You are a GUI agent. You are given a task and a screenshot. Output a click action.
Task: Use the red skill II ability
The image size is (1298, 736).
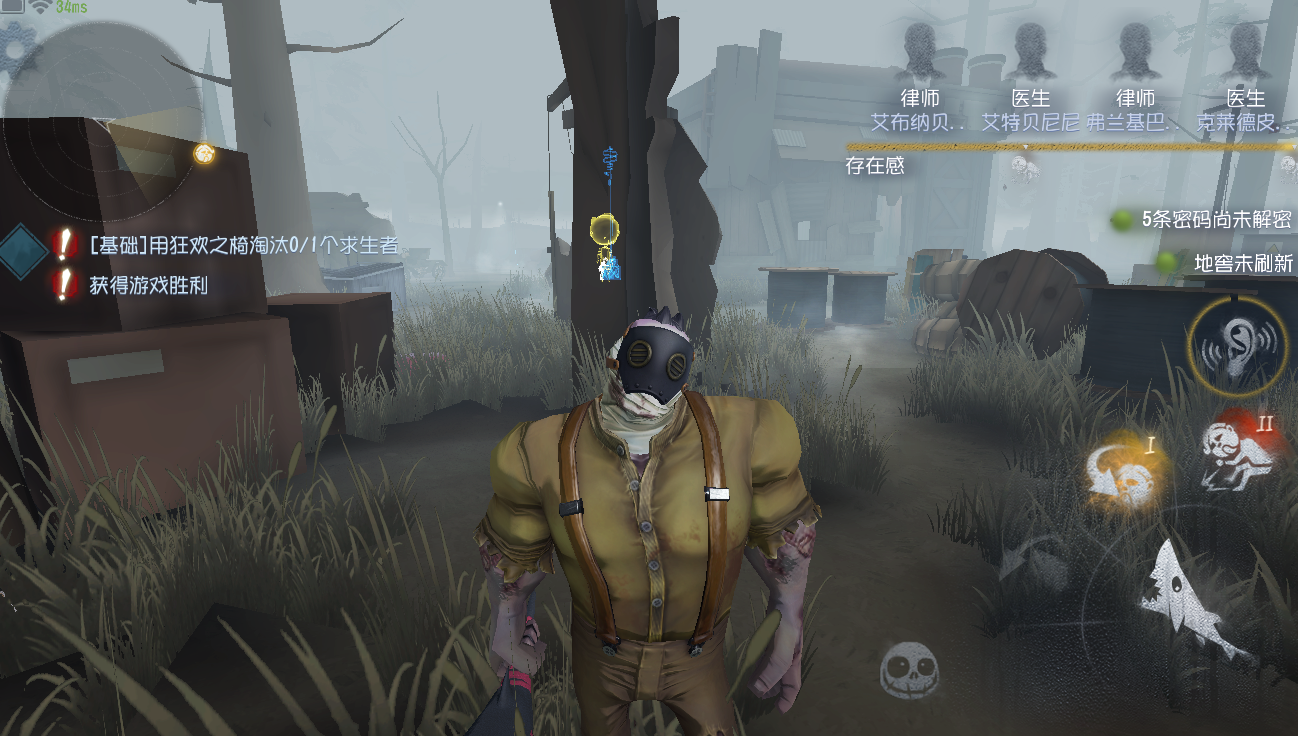(1241, 451)
